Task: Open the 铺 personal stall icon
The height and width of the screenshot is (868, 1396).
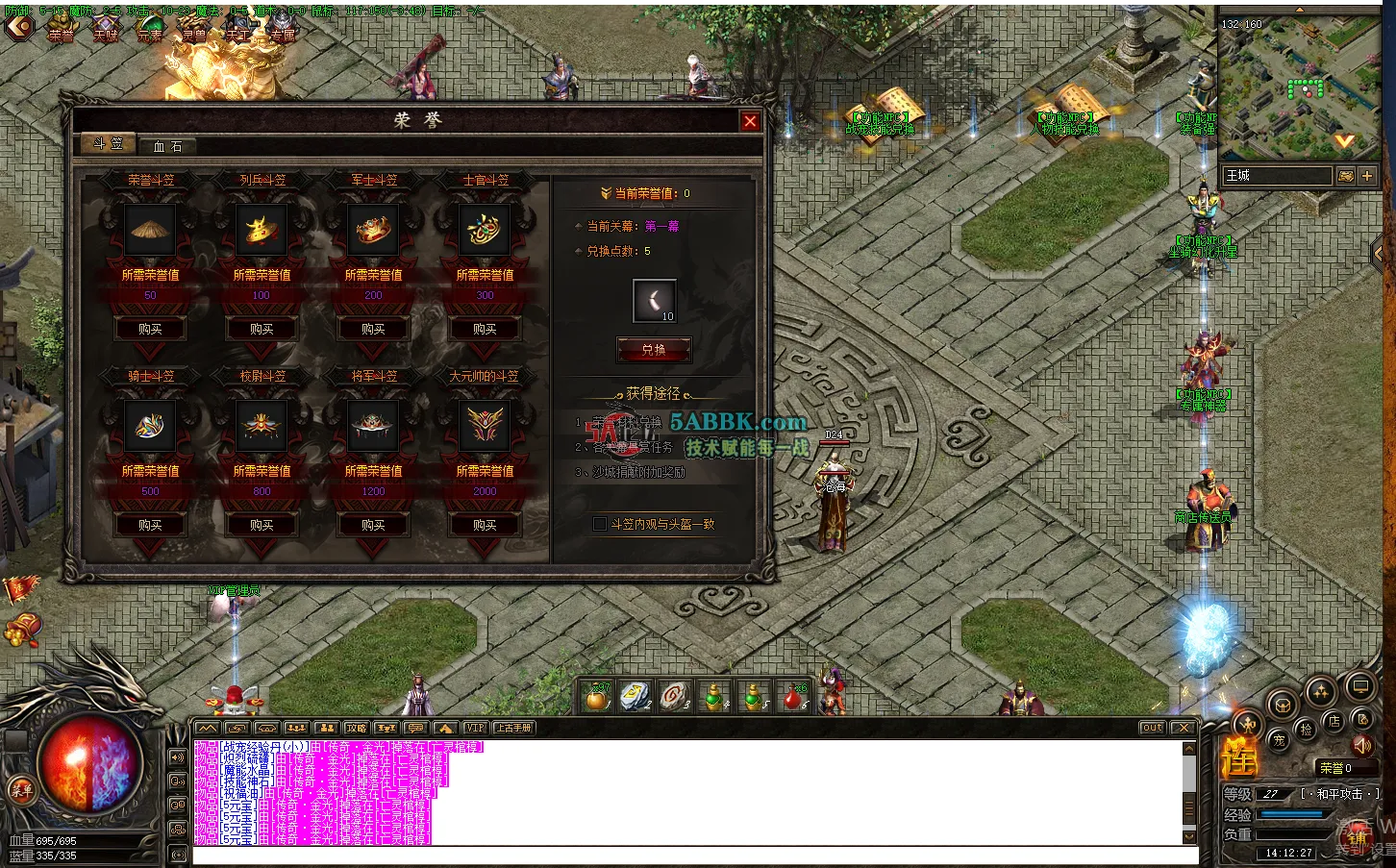Action: (x=1358, y=838)
